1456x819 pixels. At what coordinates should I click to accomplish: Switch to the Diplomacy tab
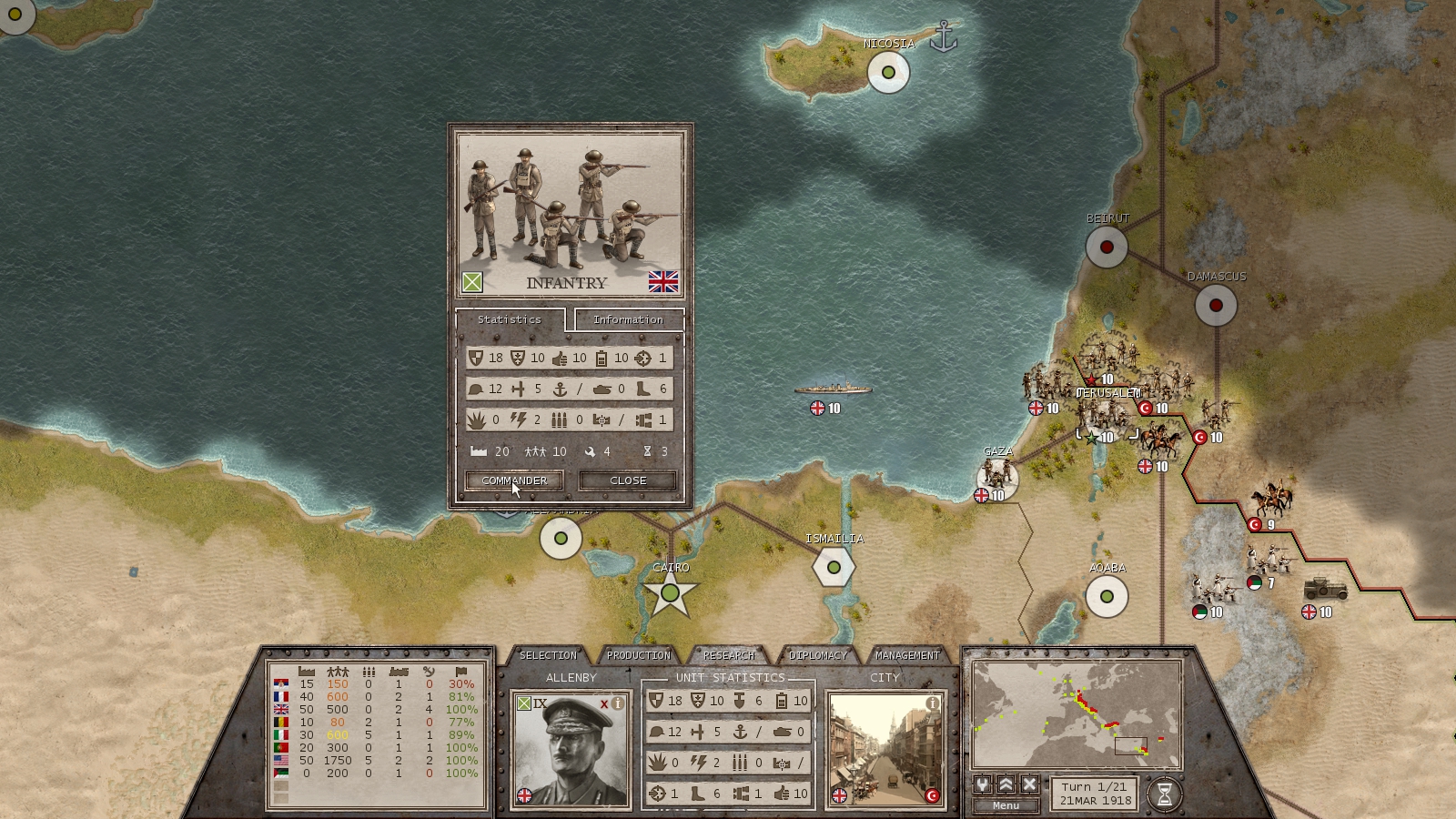tap(818, 654)
